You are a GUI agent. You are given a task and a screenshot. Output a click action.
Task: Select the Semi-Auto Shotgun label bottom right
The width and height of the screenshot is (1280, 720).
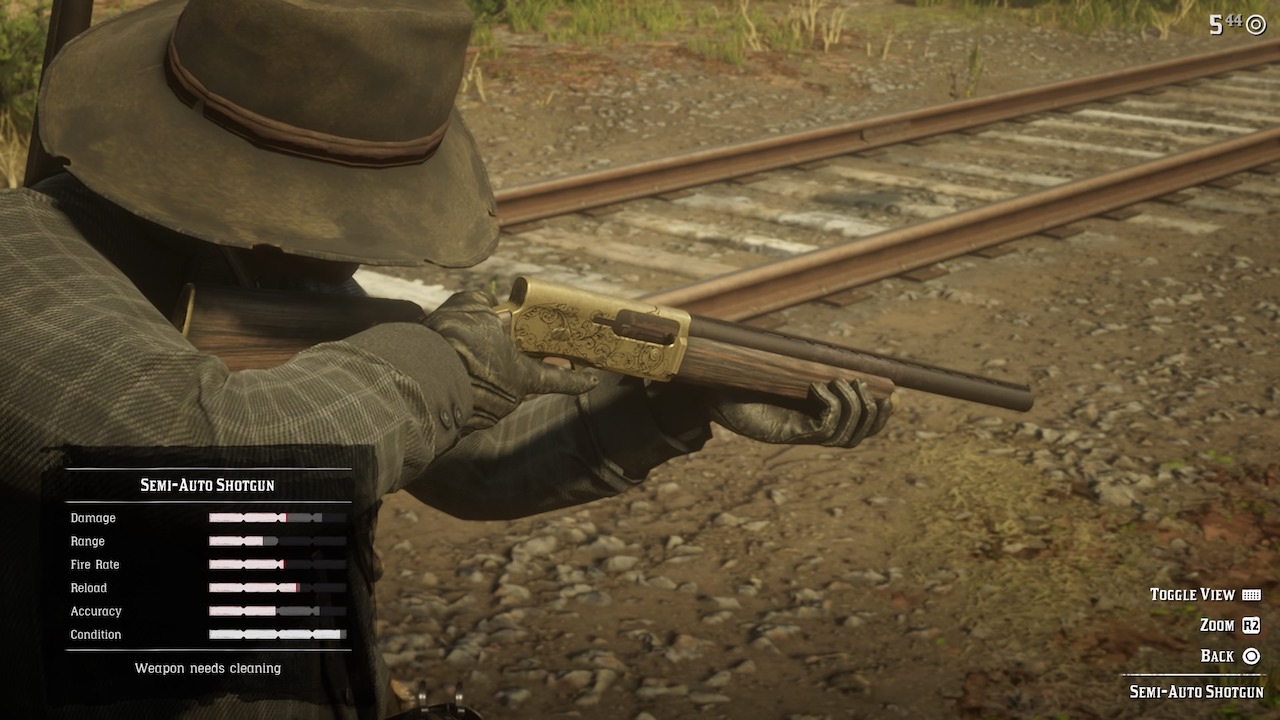point(1196,690)
